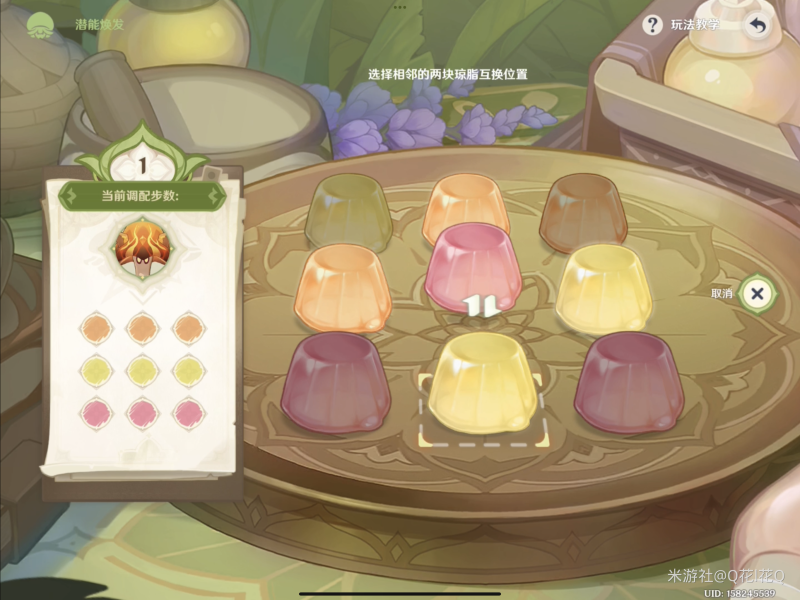Click the back arrow button

click(x=757, y=25)
